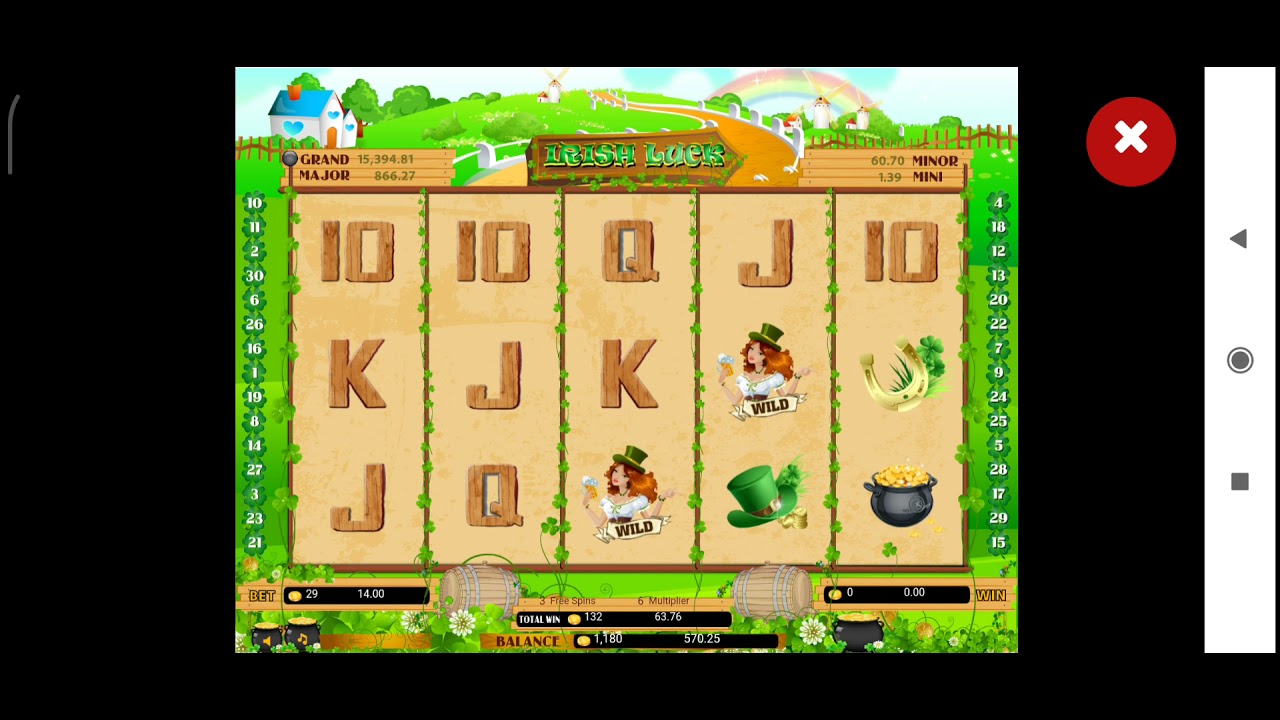
Task: Toggle music with the music note pot
Action: pyautogui.click(x=302, y=635)
